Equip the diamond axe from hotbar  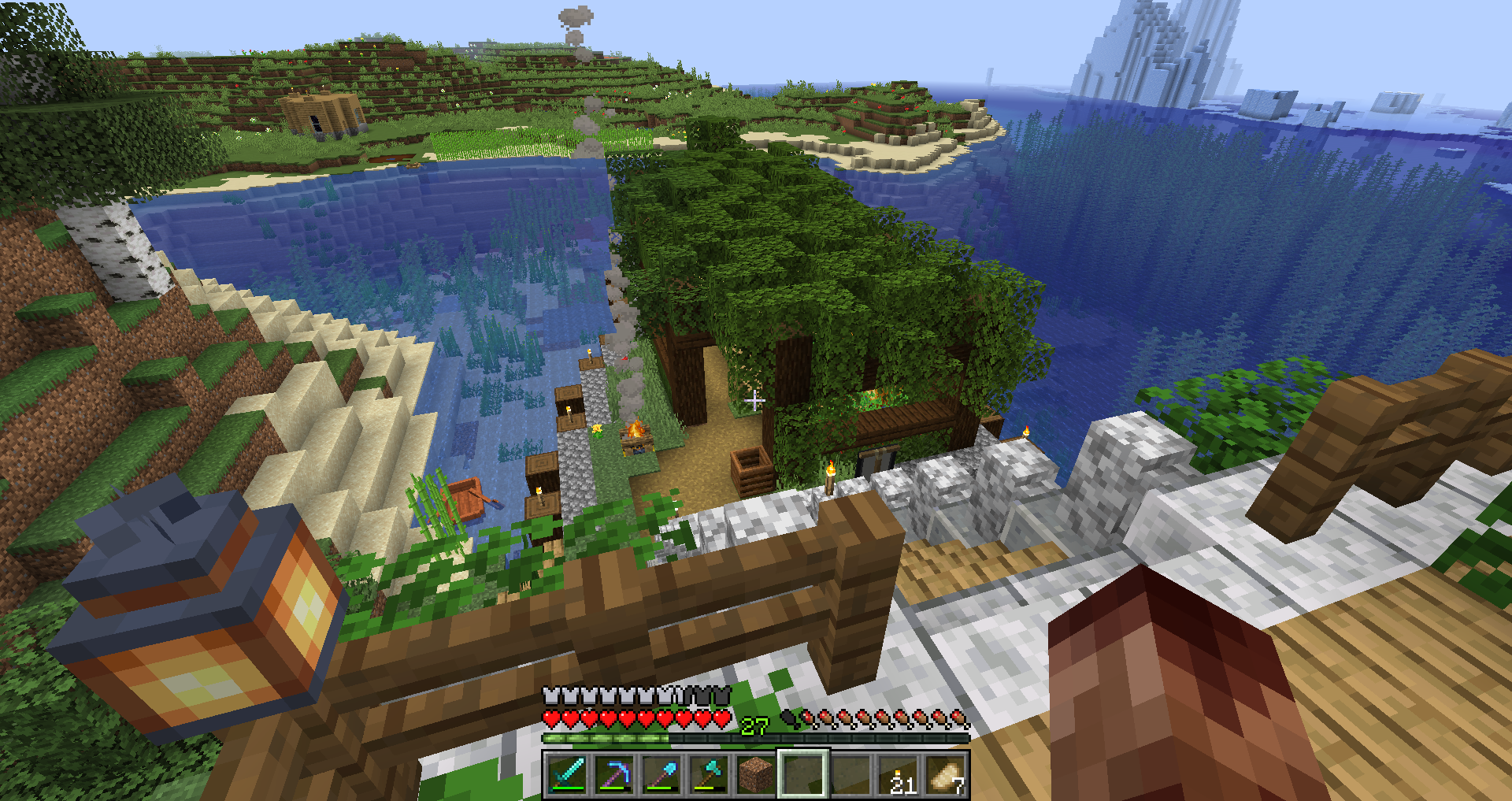(x=709, y=773)
